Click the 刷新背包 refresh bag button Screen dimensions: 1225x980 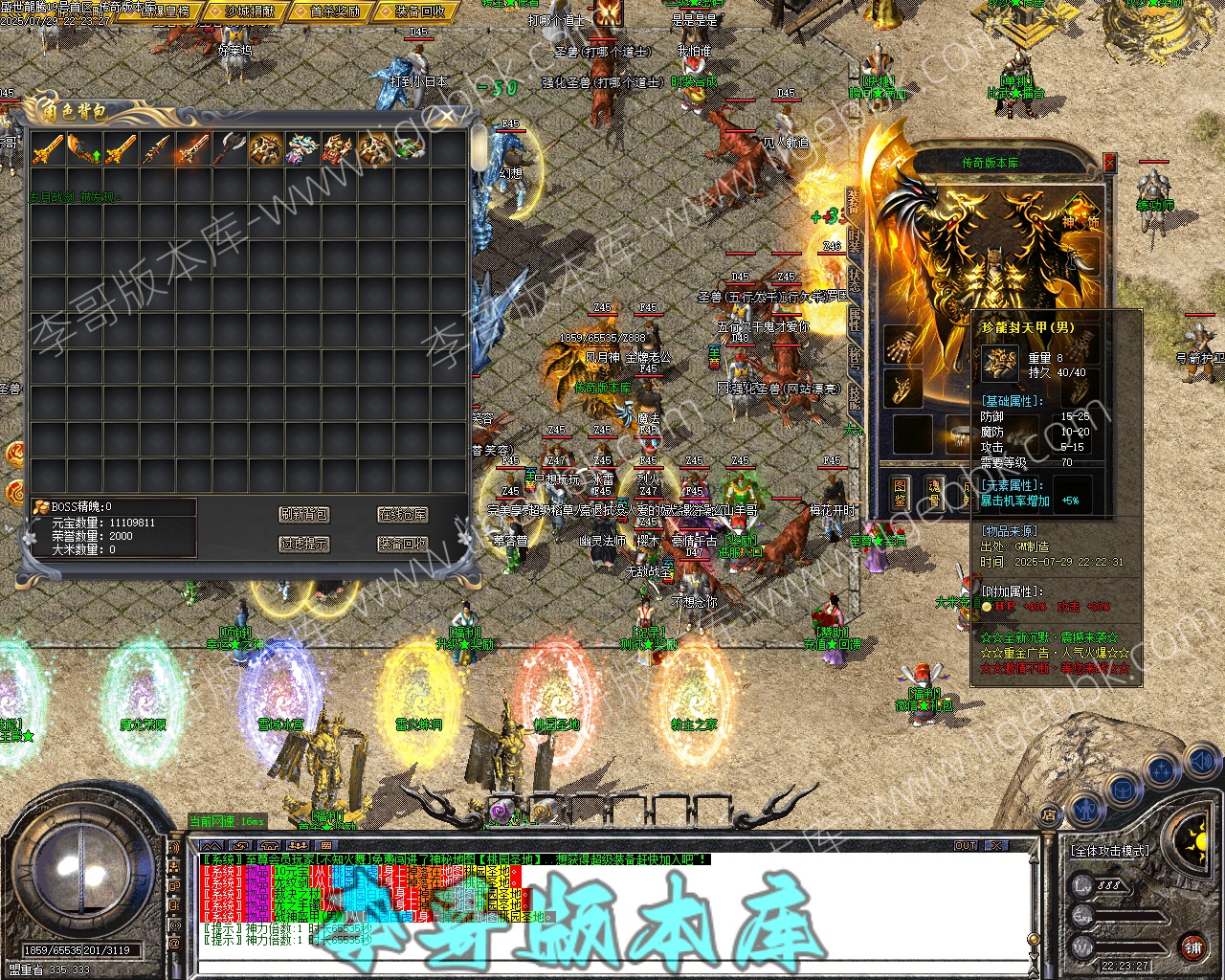(304, 515)
